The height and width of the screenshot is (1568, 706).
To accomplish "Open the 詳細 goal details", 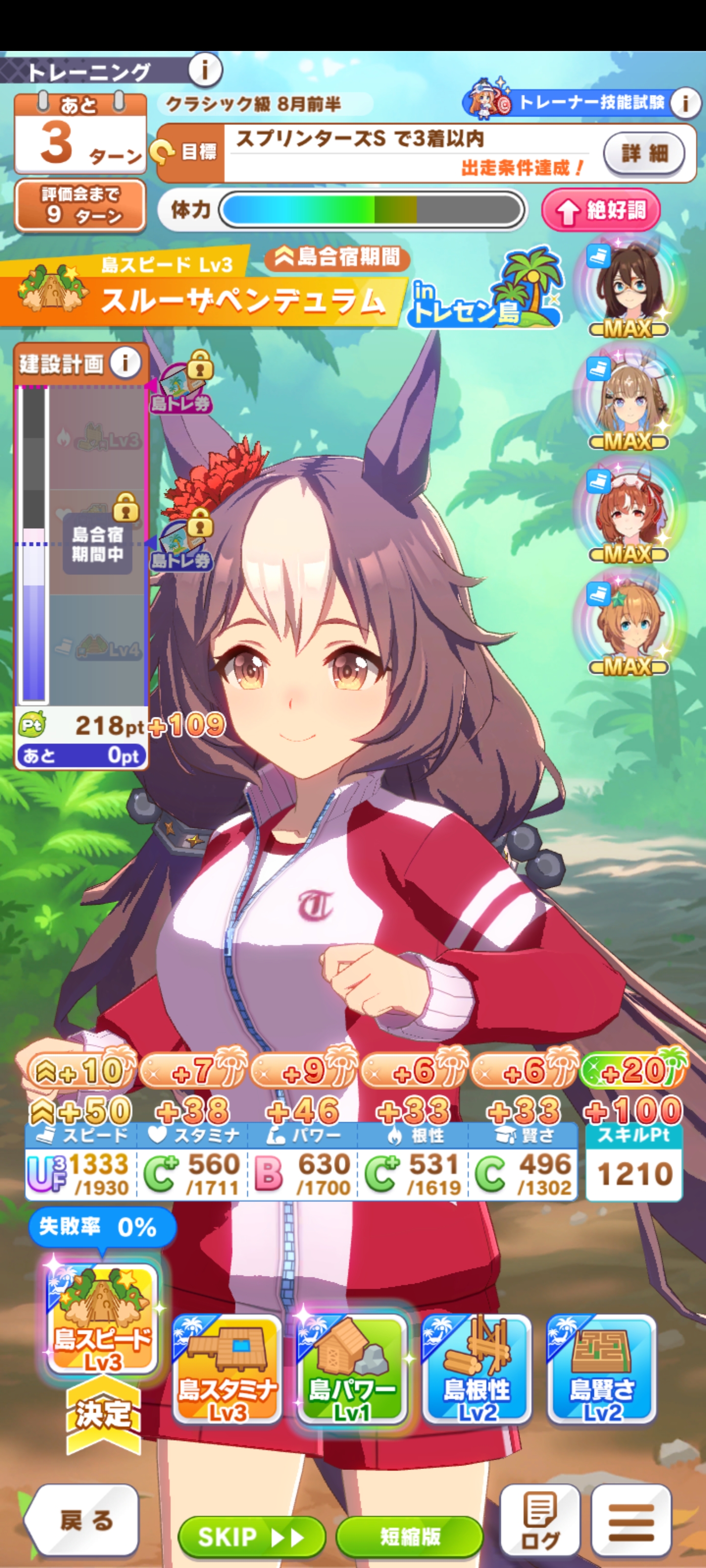I will (x=643, y=153).
